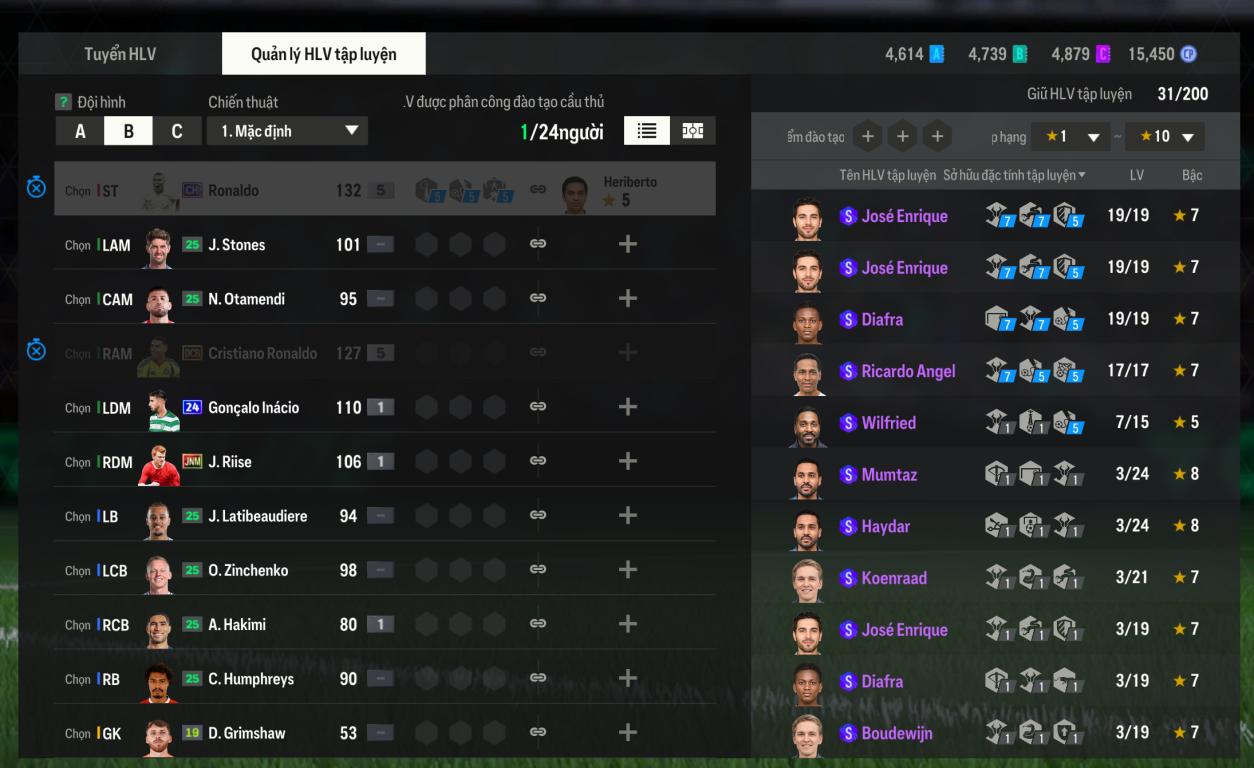Open the minimum star rank dropdown
The width and height of the screenshot is (1254, 768).
tap(1072, 137)
